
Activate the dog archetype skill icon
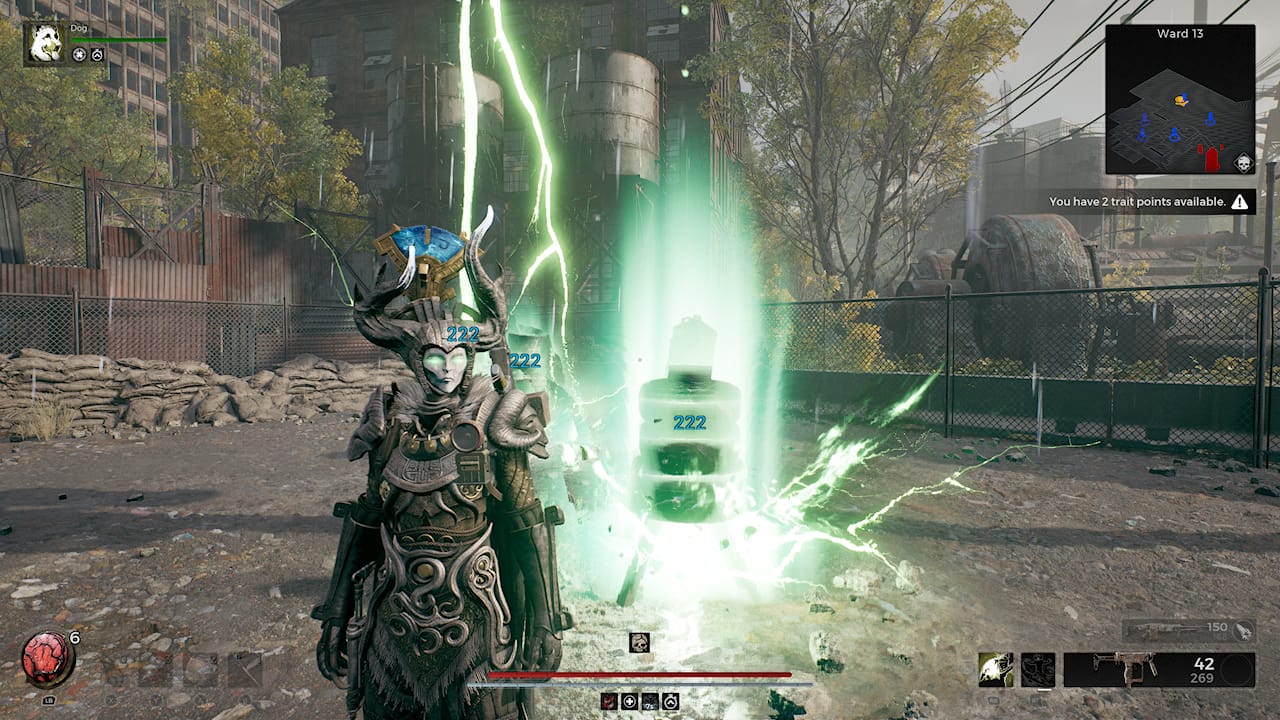(x=996, y=669)
